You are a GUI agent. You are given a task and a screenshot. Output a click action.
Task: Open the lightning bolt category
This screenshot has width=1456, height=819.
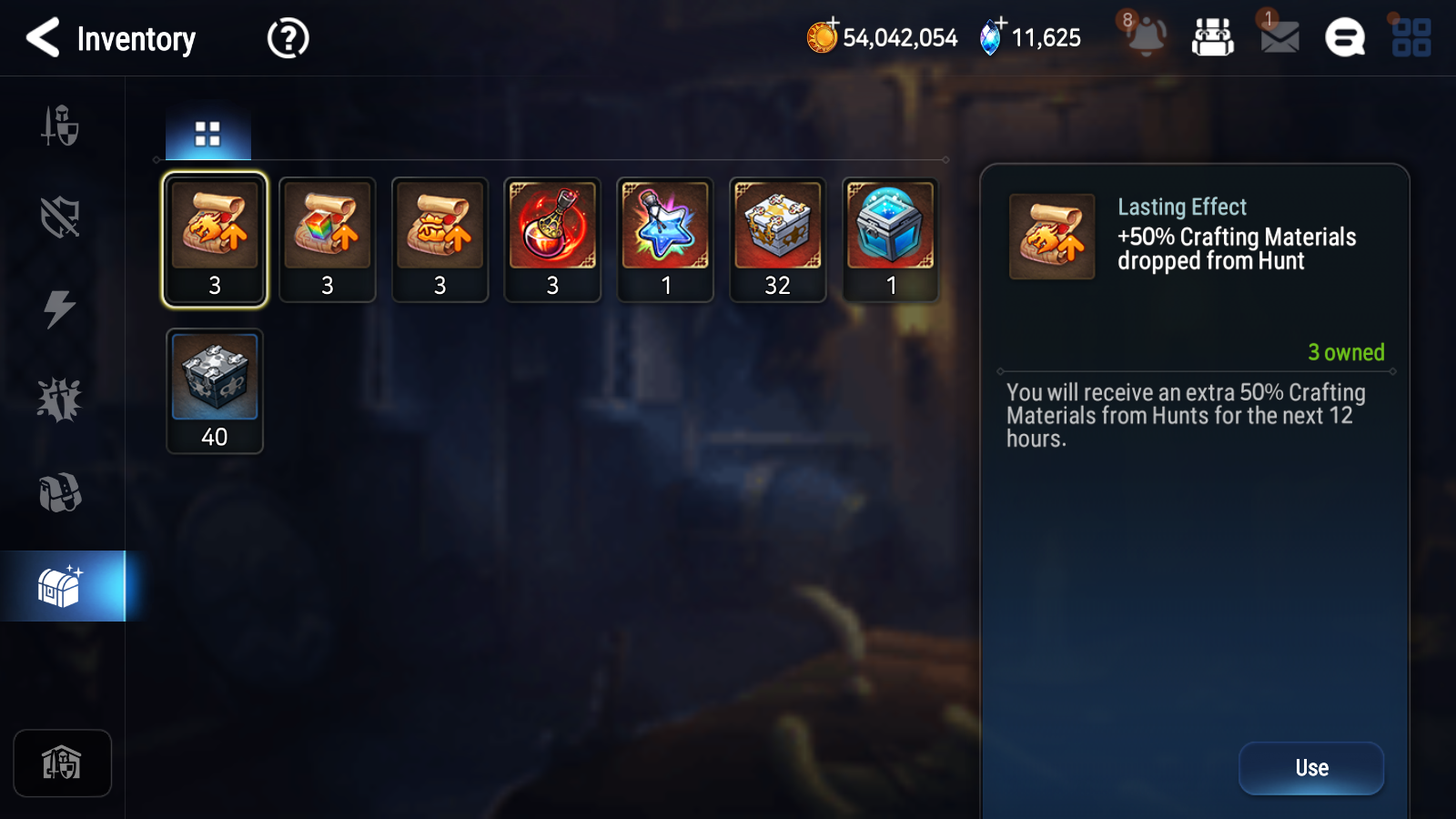tap(61, 309)
